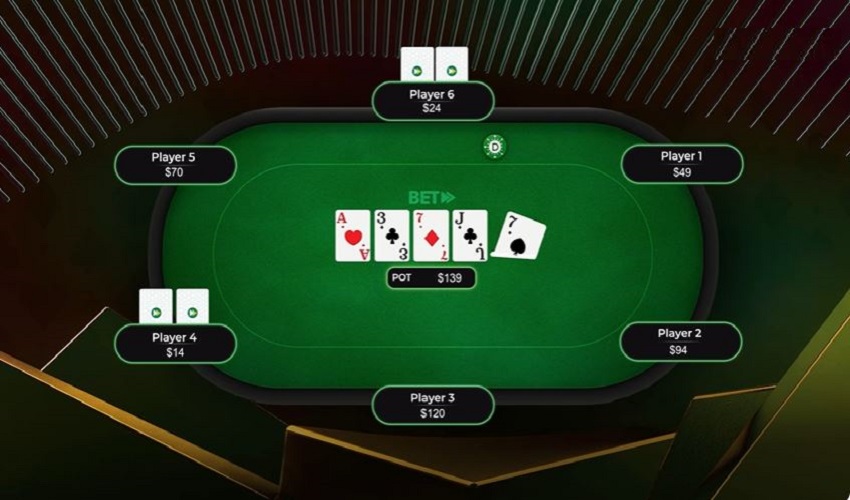Click the green dealer button chip
Image resolution: width=850 pixels, height=500 pixels.
494,147
